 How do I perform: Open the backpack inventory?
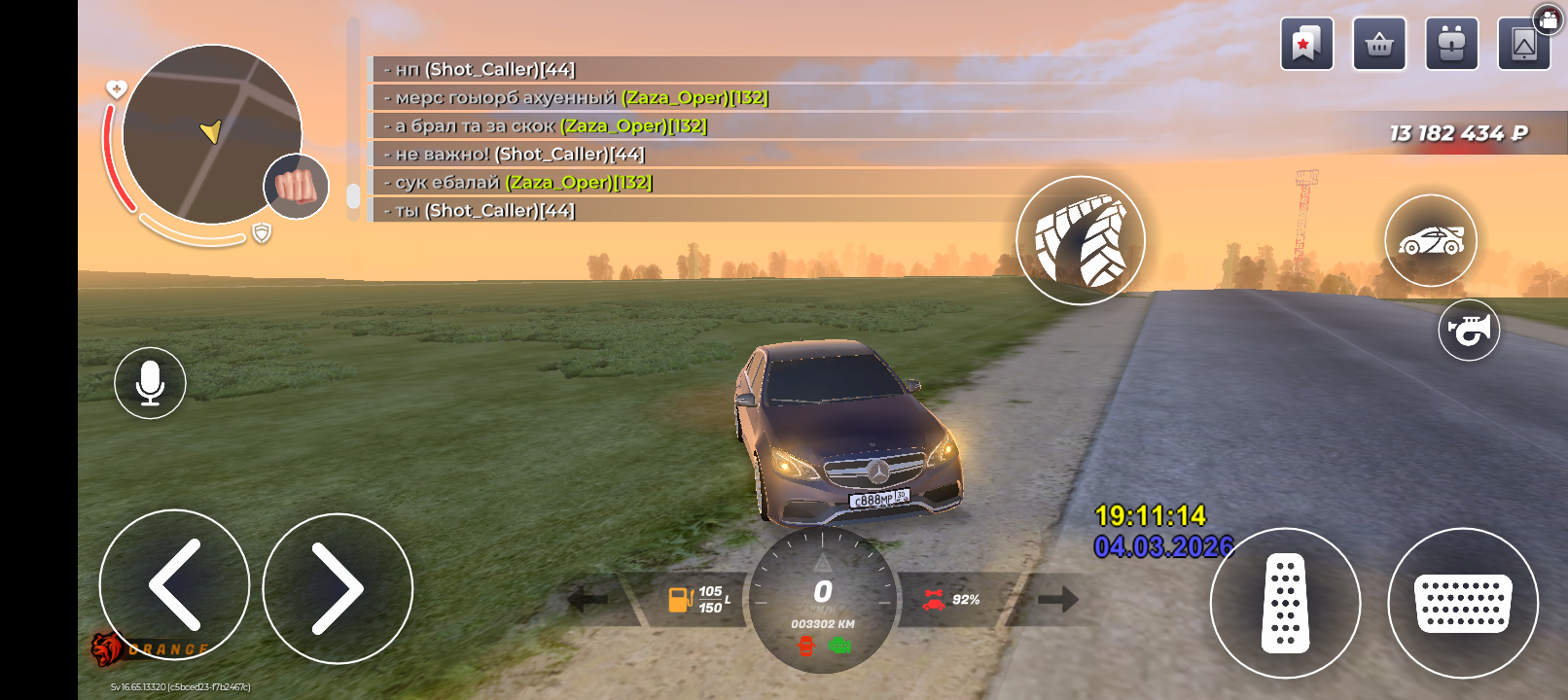point(1451,44)
